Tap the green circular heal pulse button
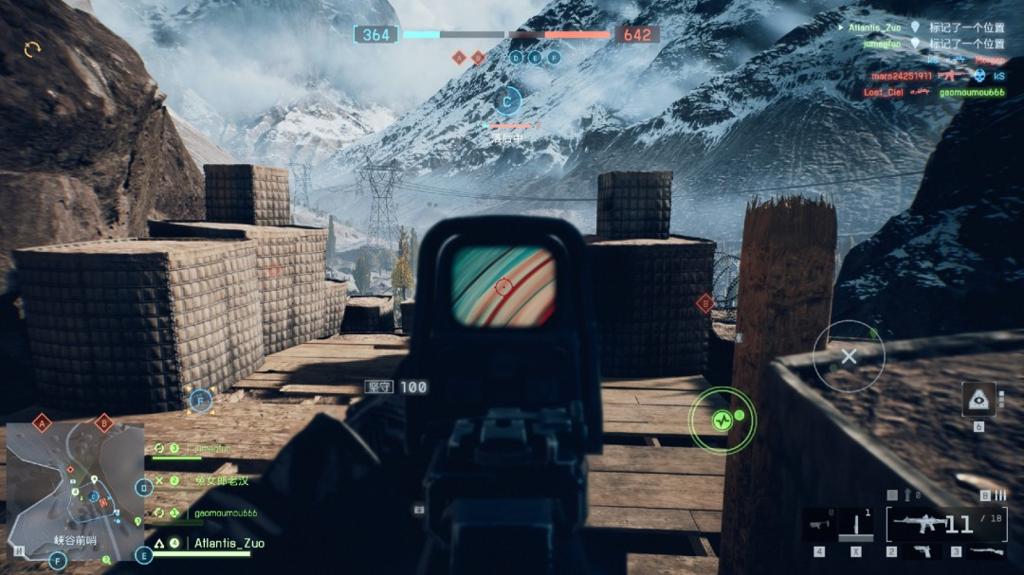This screenshot has height=575, width=1024. (x=722, y=421)
